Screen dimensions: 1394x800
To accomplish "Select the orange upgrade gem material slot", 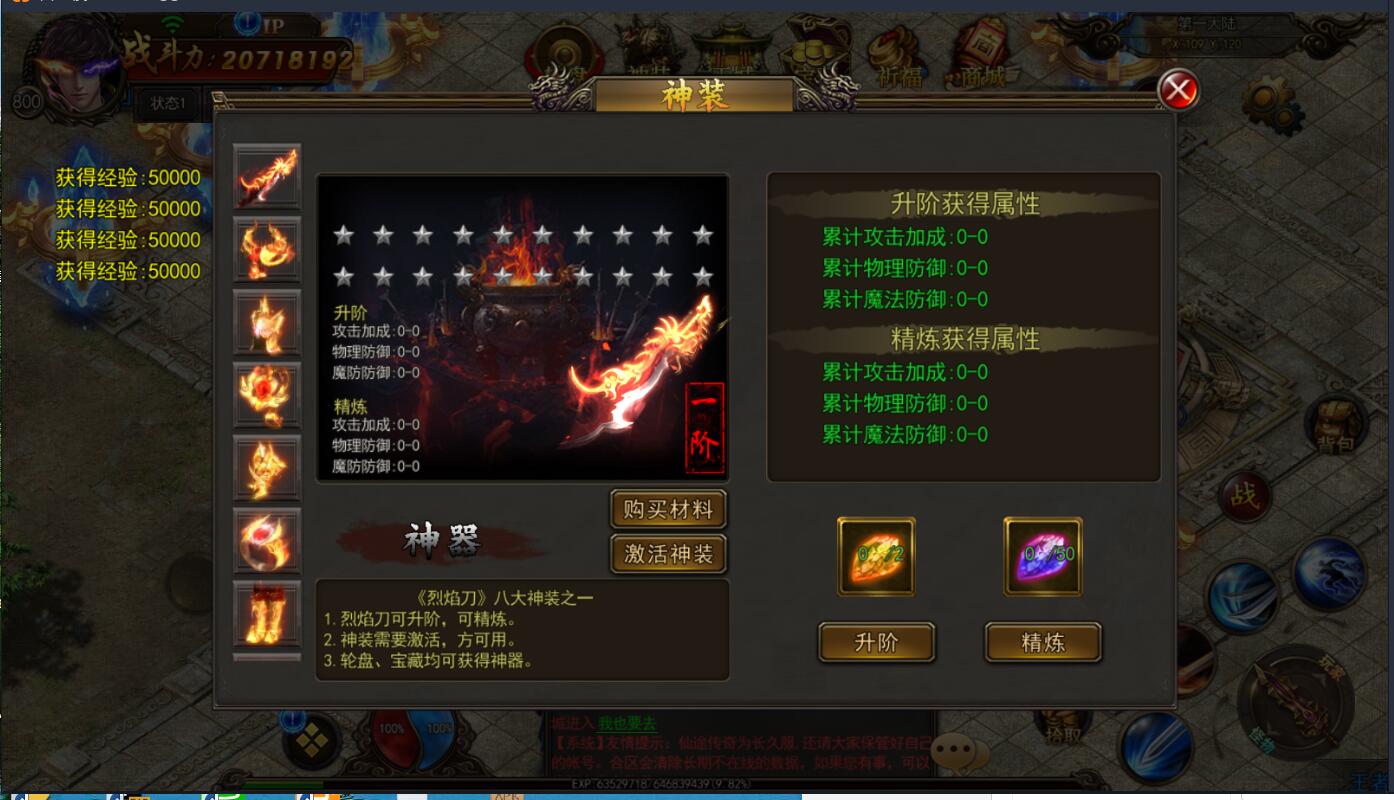I will (876, 556).
